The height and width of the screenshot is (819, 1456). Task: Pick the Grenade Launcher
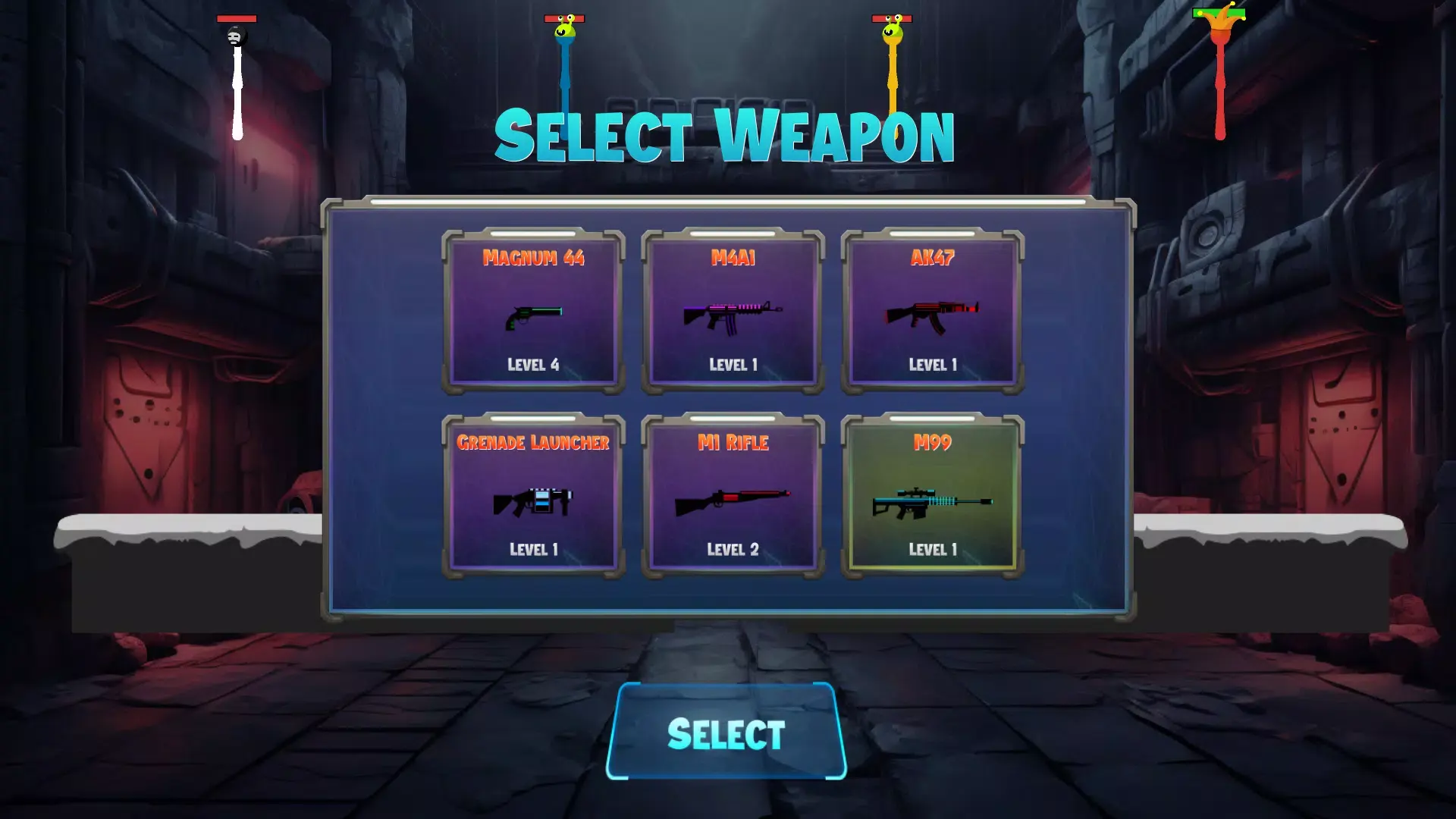533,497
